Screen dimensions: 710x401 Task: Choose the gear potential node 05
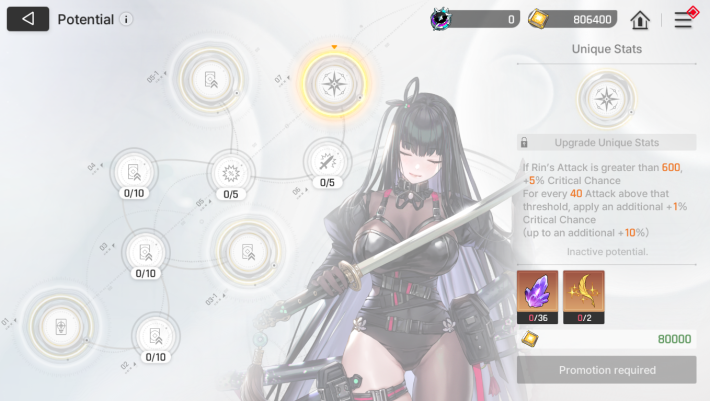point(231,171)
